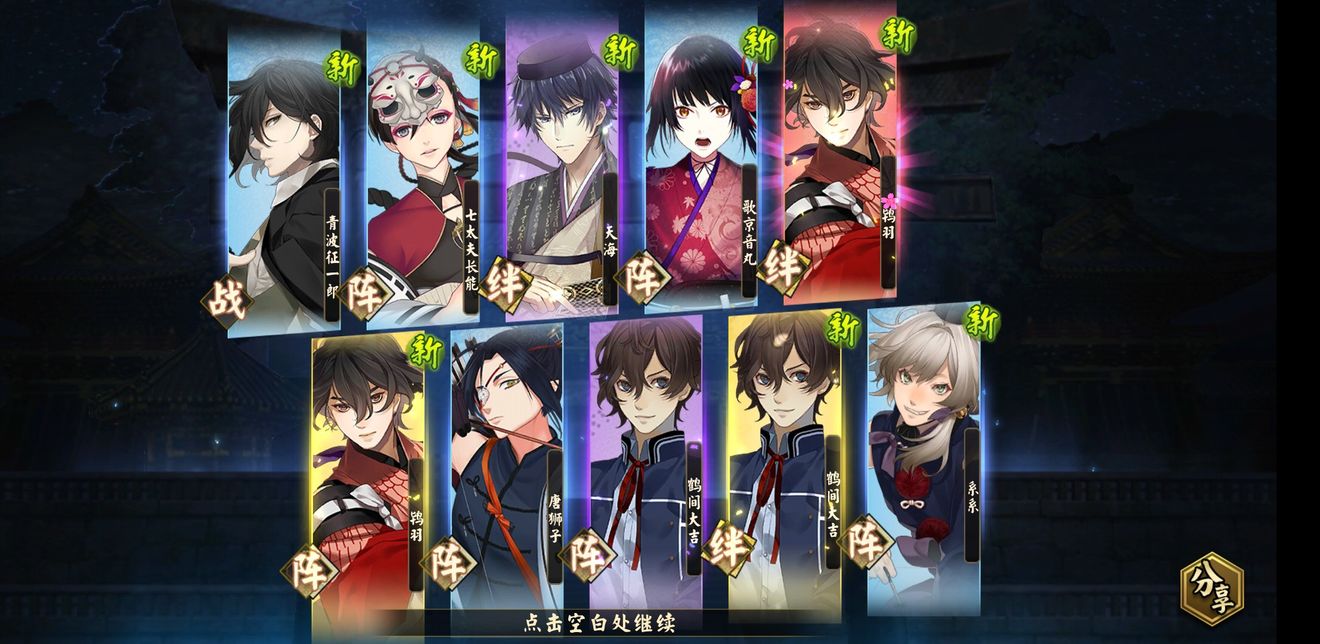Image resolution: width=1320 pixels, height=644 pixels.
Task: Tap the 分享 share button
Action: coord(1211,589)
